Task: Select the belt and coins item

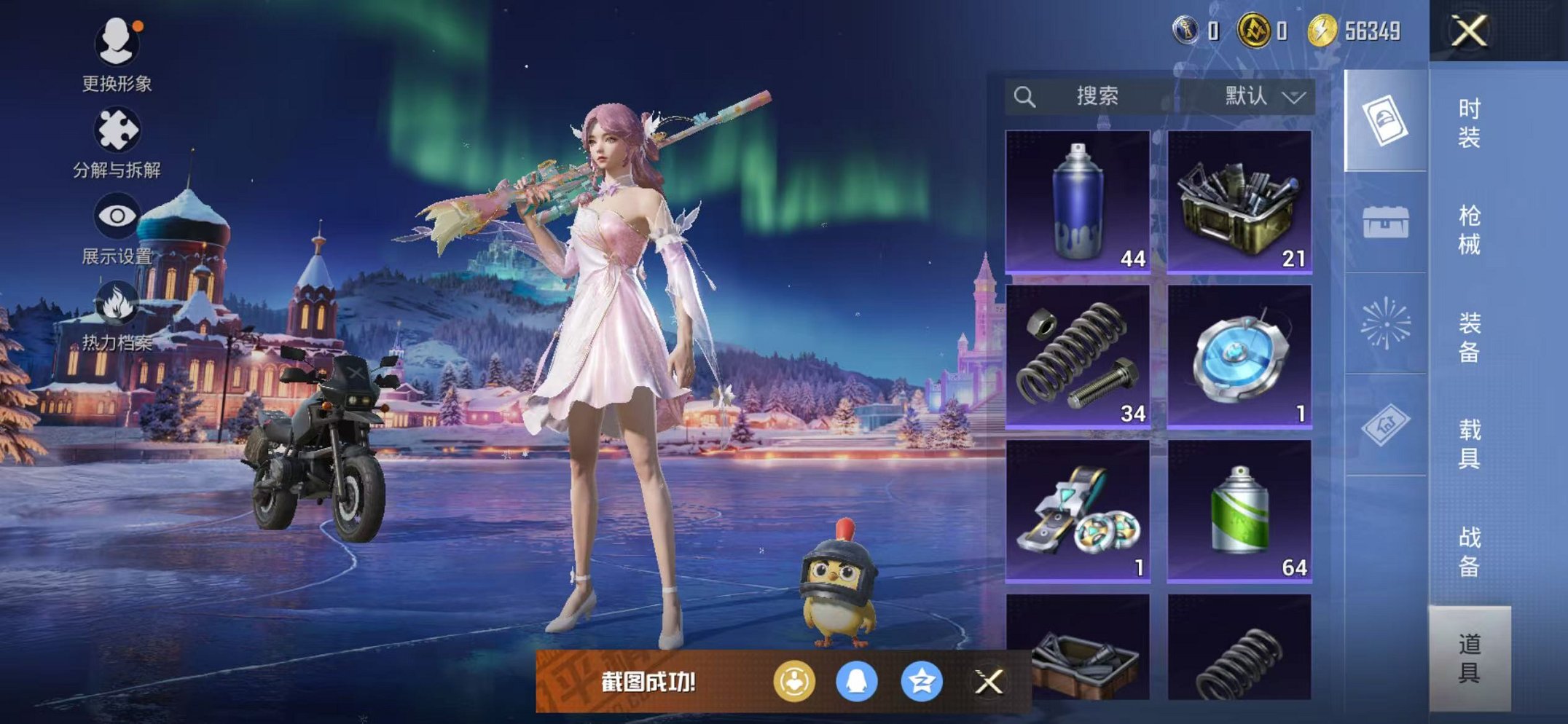Action: (x=1078, y=510)
